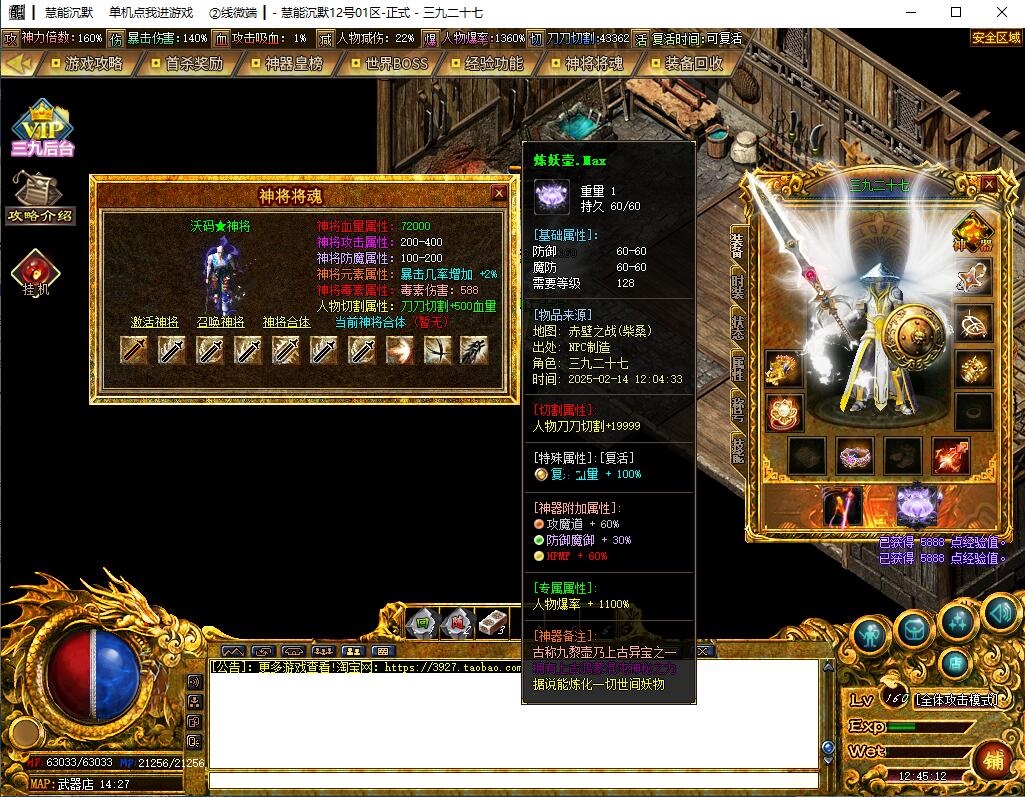Viewport: 1025px width, 797px height.
Task: Click the 激活神将 link
Action: 155,322
